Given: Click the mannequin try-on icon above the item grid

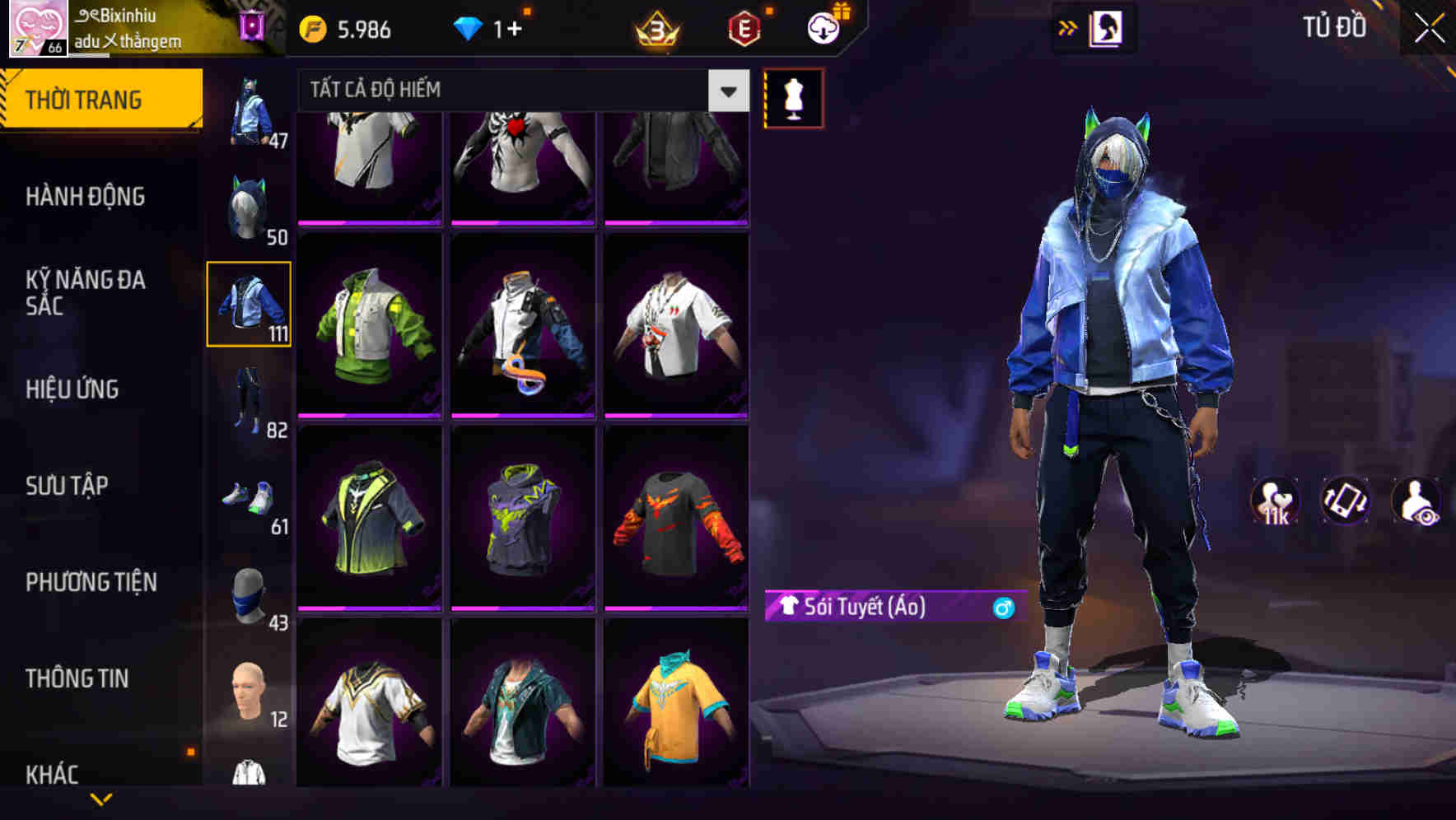Looking at the screenshot, I should (x=793, y=96).
